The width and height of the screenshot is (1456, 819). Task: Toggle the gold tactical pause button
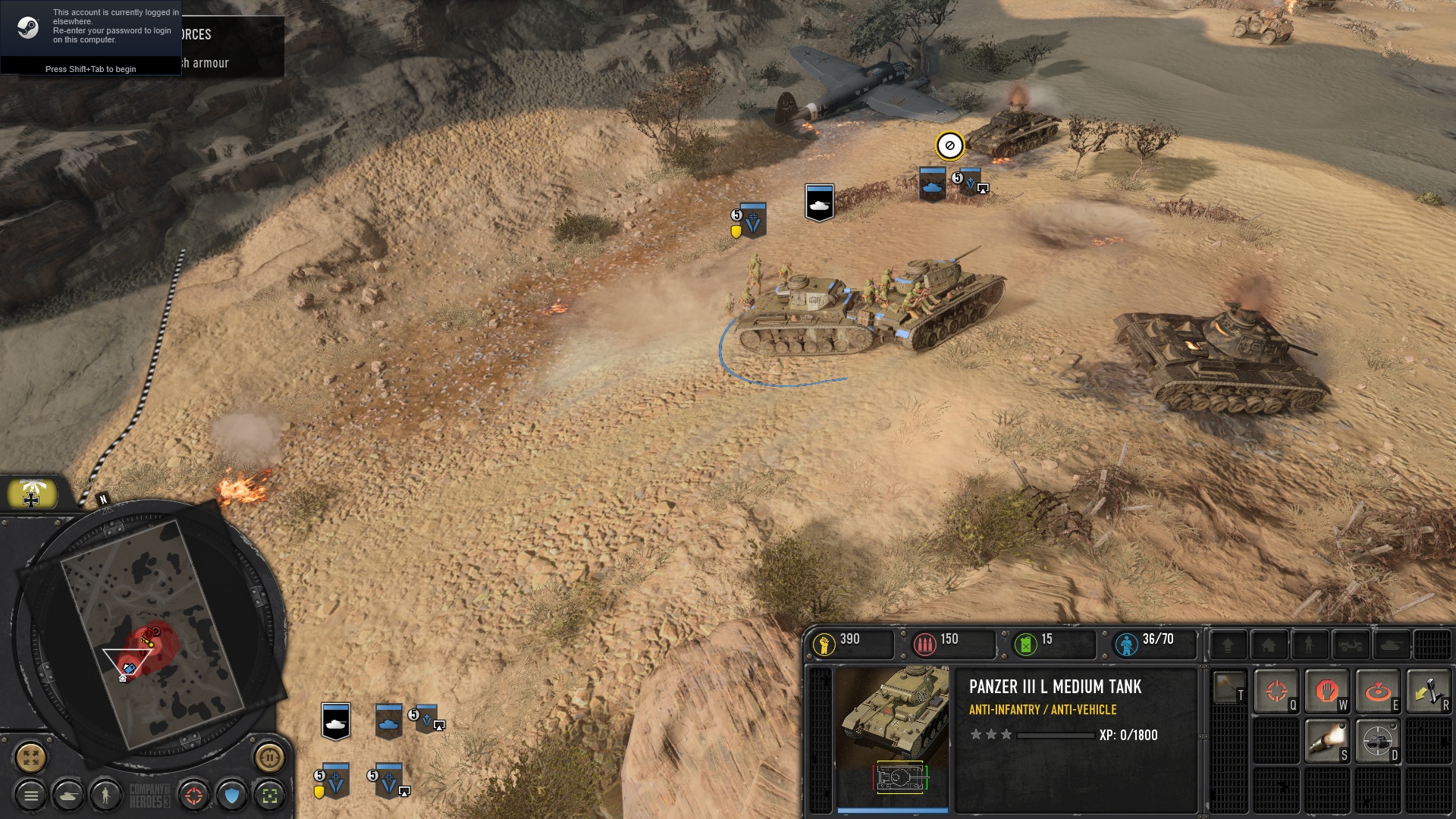point(269,757)
